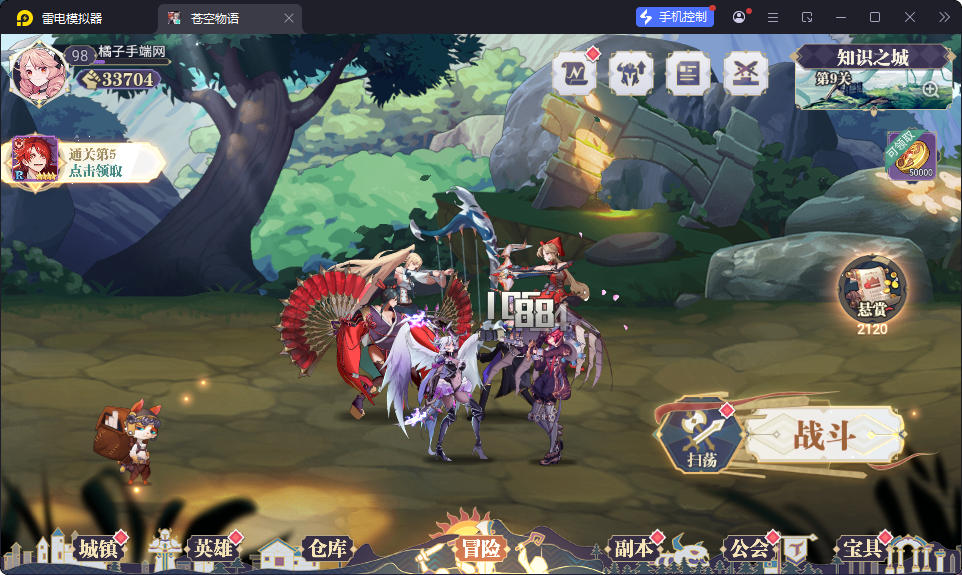Go to the 仓库 warehouse tab
Viewport: 962px width, 575px height.
pyautogui.click(x=327, y=548)
